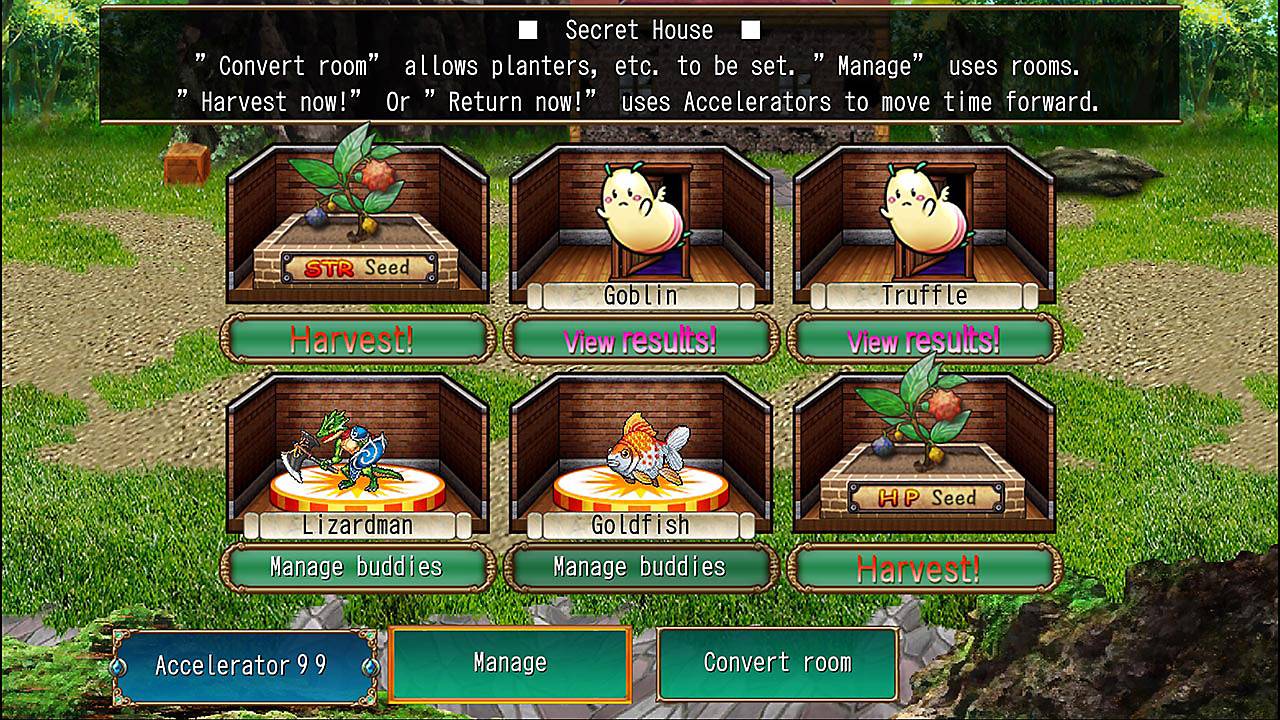
Task: Manage buddies in the Goldfish room
Action: [x=640, y=567]
